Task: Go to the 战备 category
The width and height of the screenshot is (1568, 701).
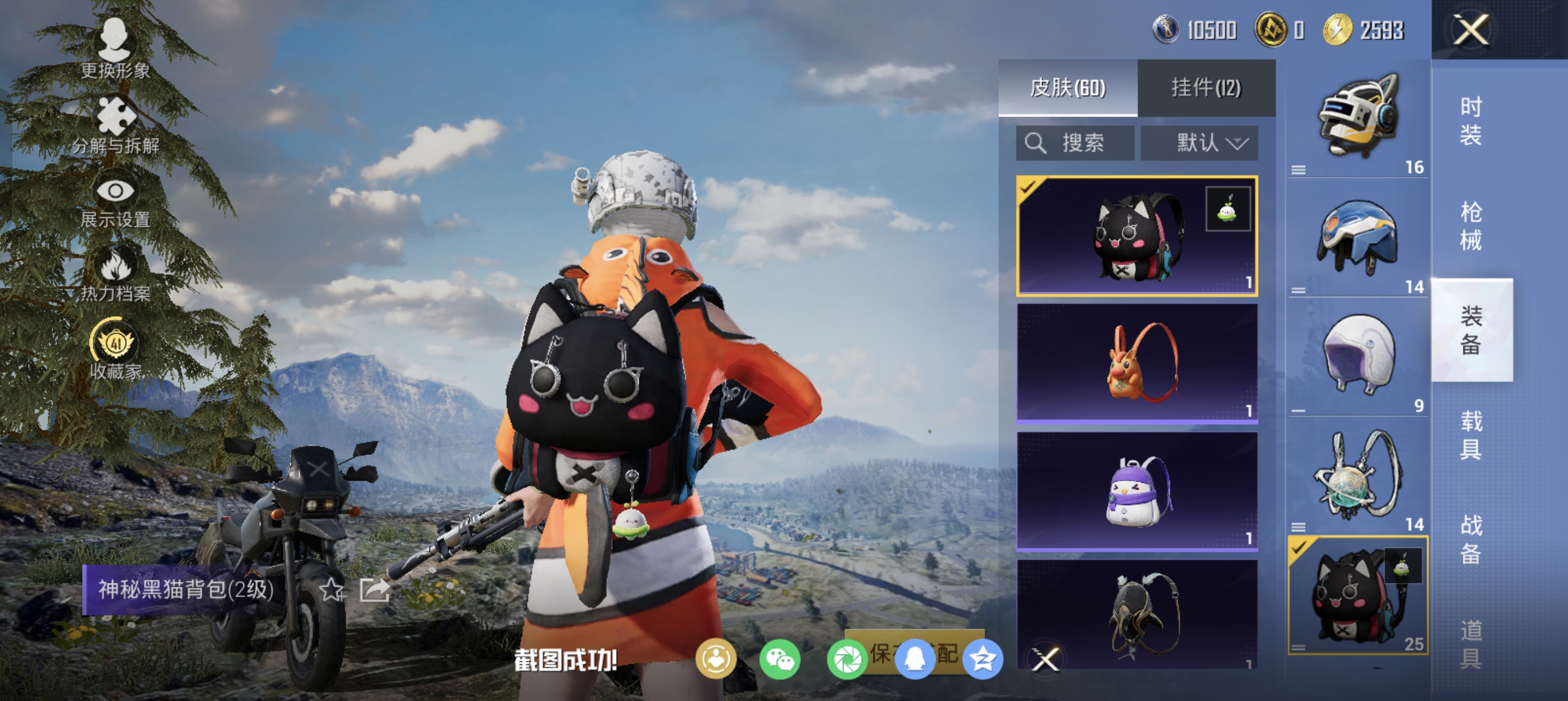Action: pyautogui.click(x=1471, y=539)
